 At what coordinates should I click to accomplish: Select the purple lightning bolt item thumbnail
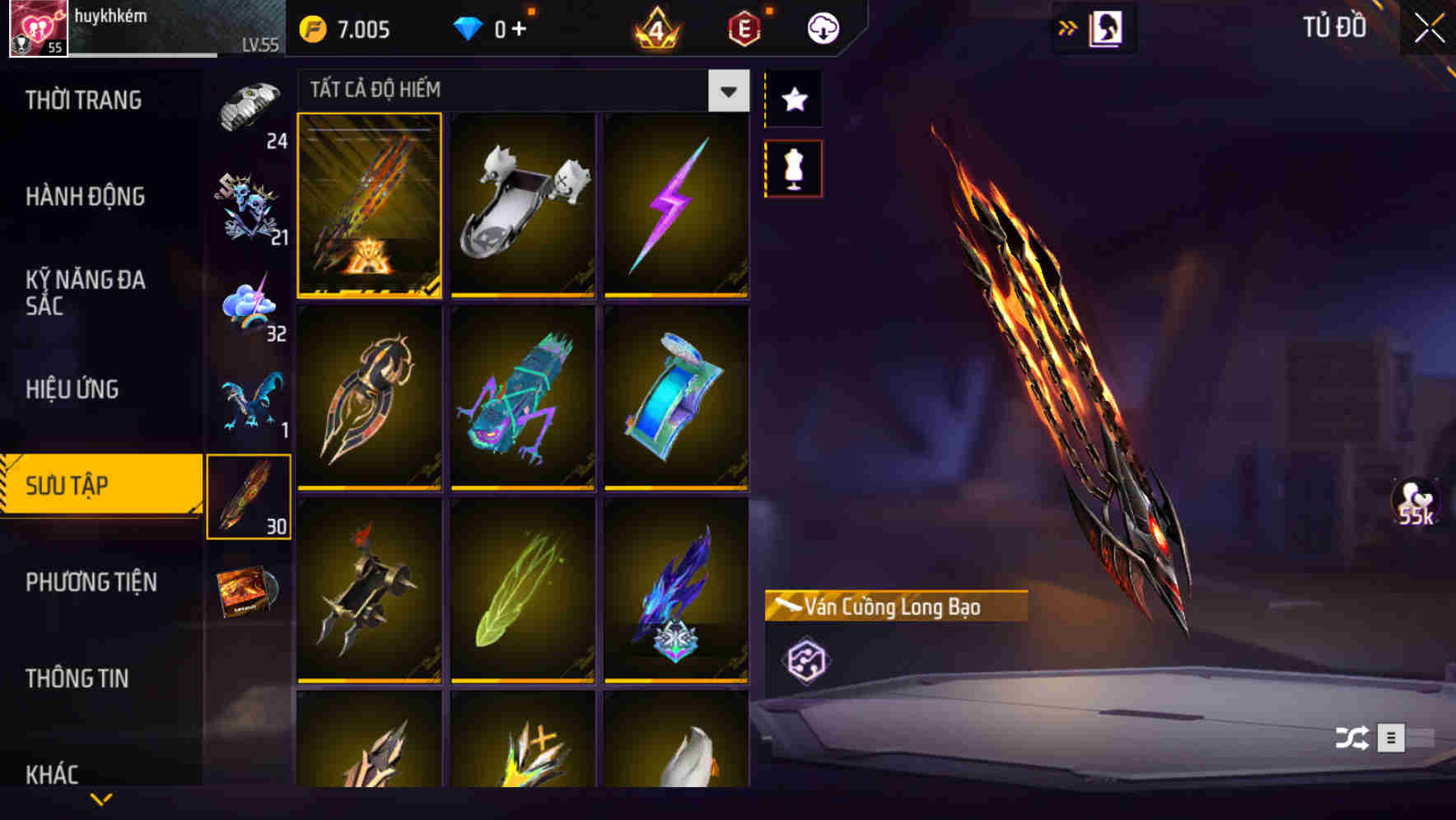677,205
